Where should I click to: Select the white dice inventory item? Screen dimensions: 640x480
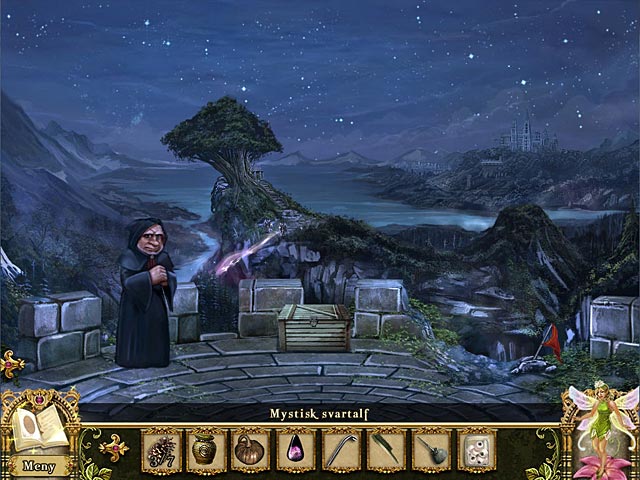(476, 449)
